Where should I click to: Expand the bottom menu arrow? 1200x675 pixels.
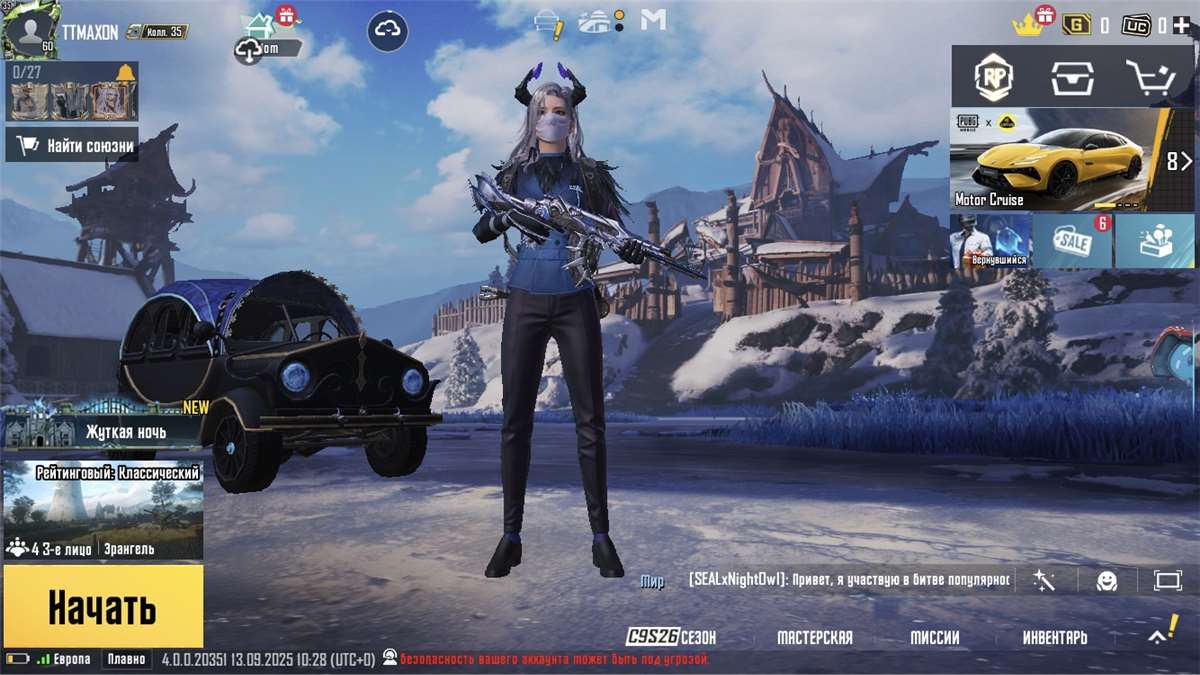pyautogui.click(x=1159, y=635)
